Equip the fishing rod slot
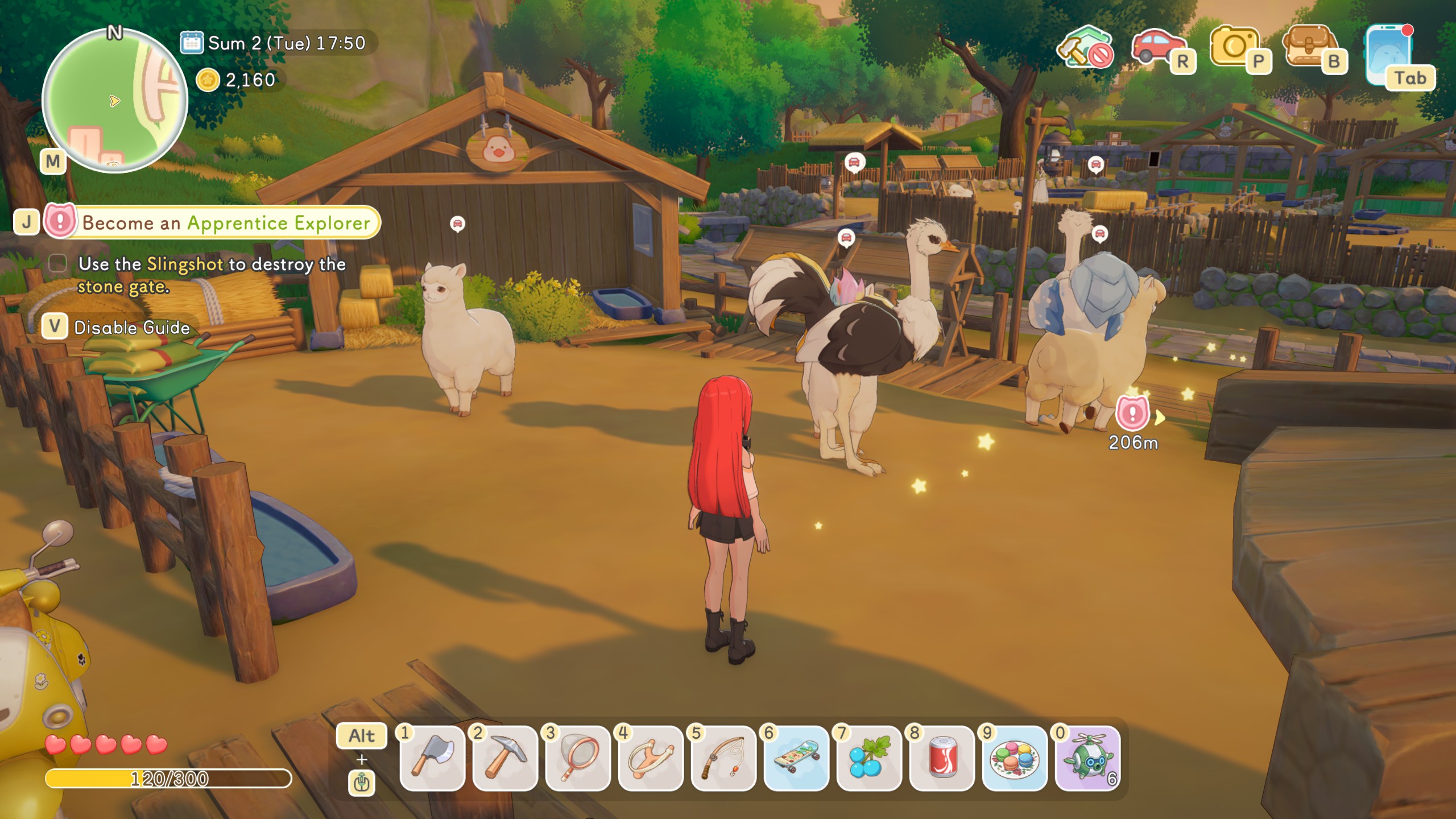This screenshot has height=819, width=1456. coord(723,758)
